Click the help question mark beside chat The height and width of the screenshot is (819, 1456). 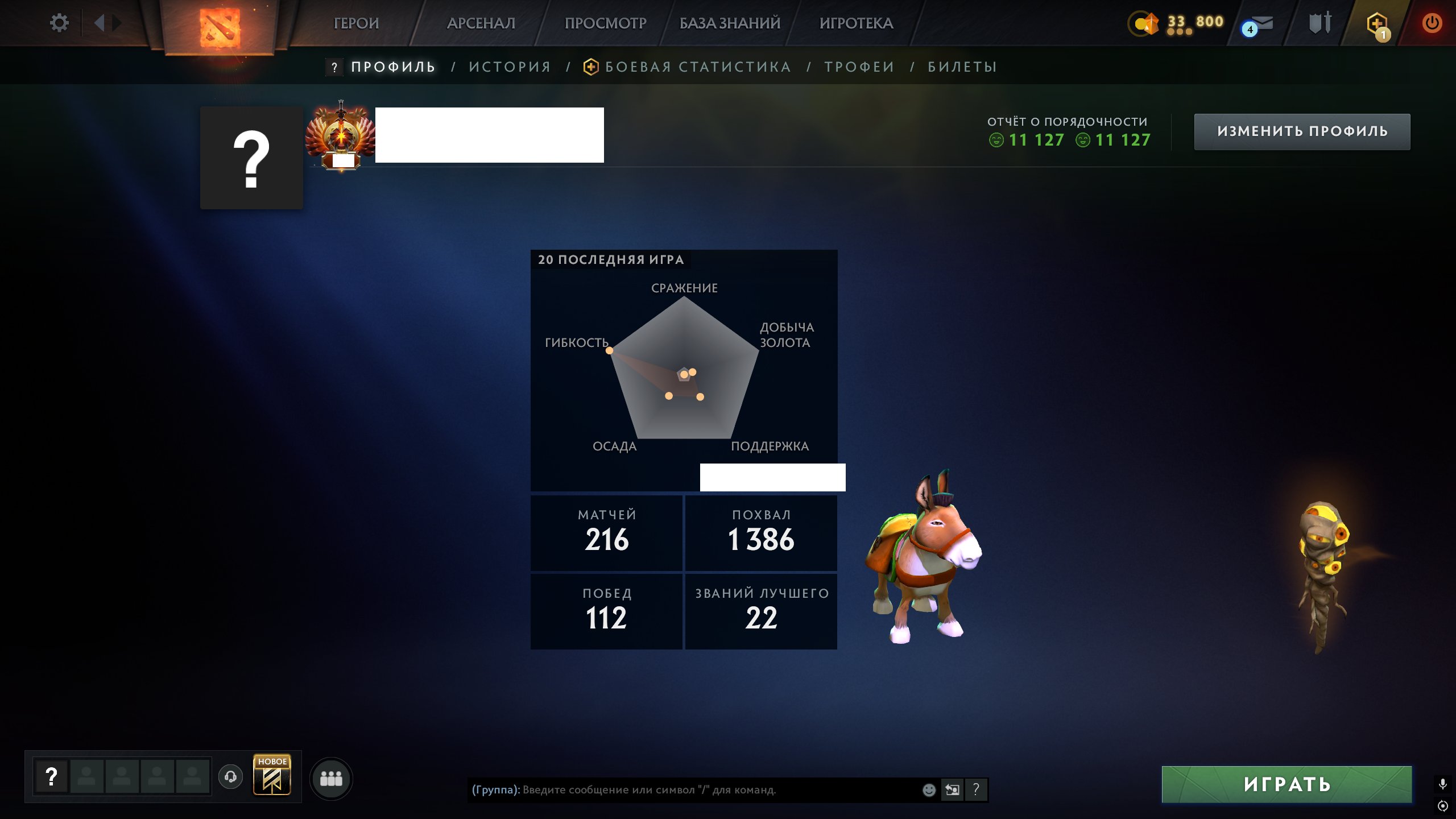pos(976,790)
